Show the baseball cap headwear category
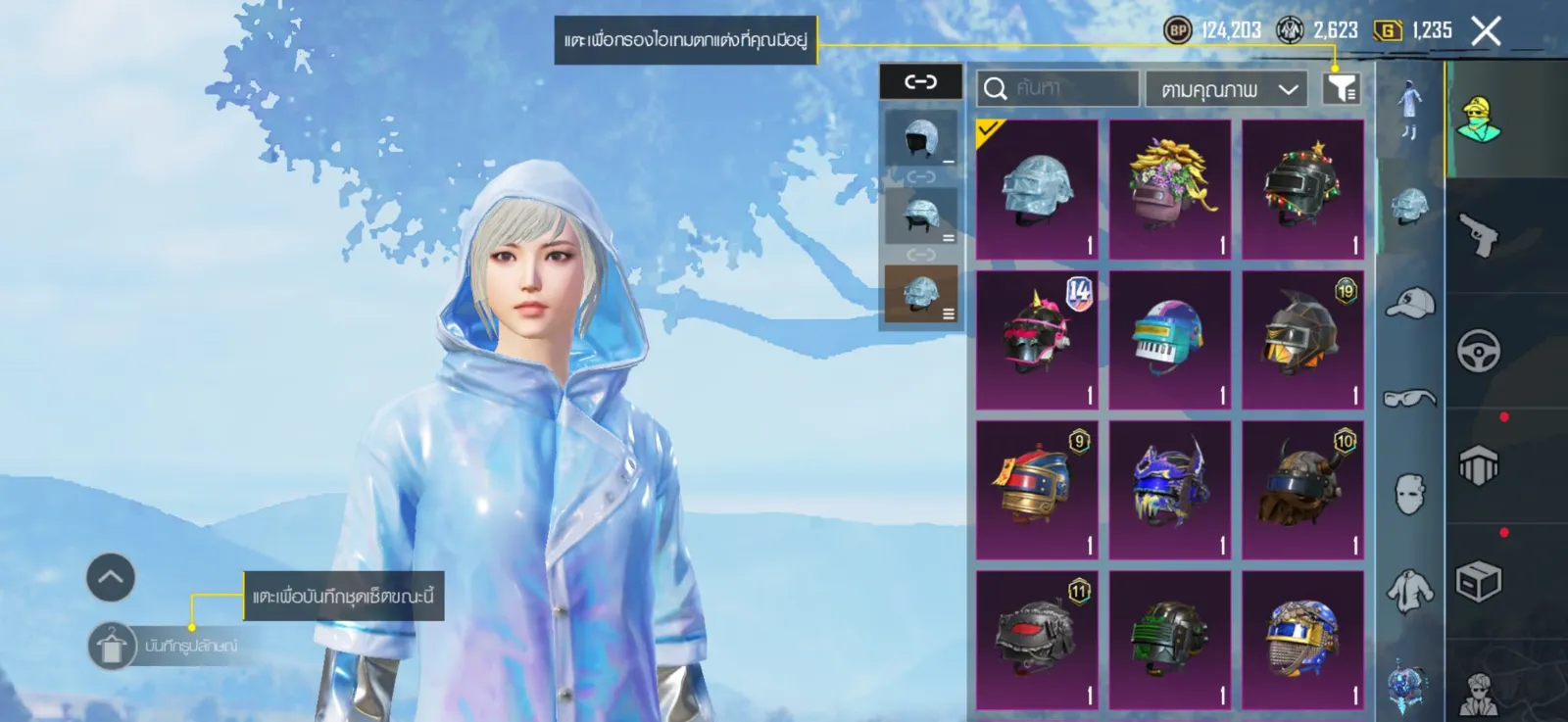The height and width of the screenshot is (722, 1568). point(1409,303)
